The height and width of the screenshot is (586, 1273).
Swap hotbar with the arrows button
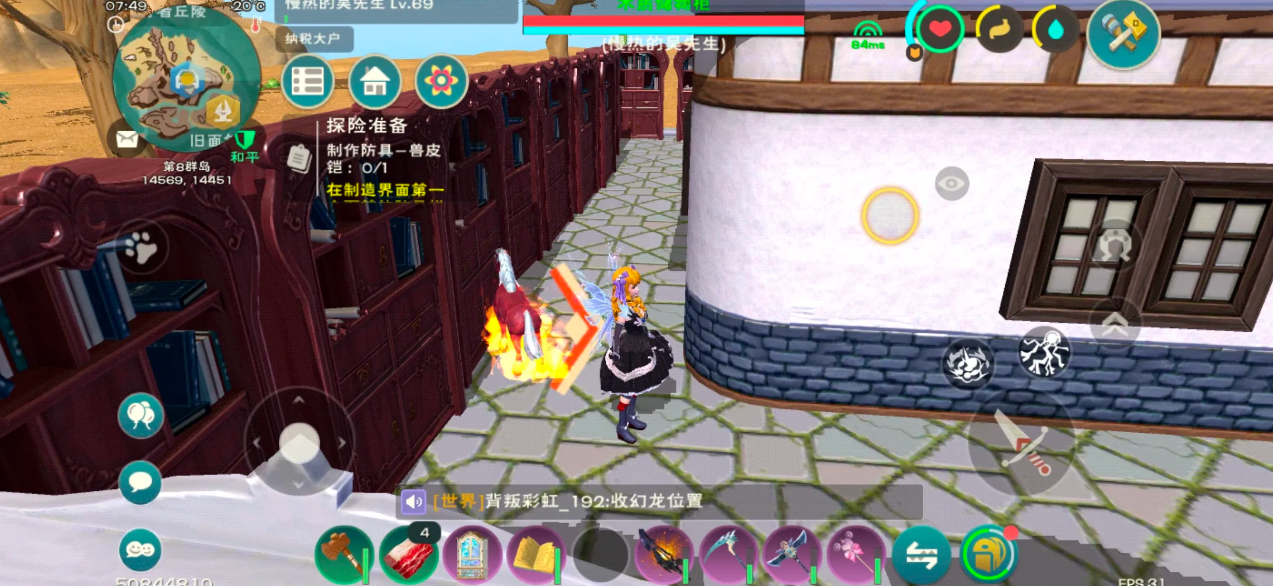921,555
